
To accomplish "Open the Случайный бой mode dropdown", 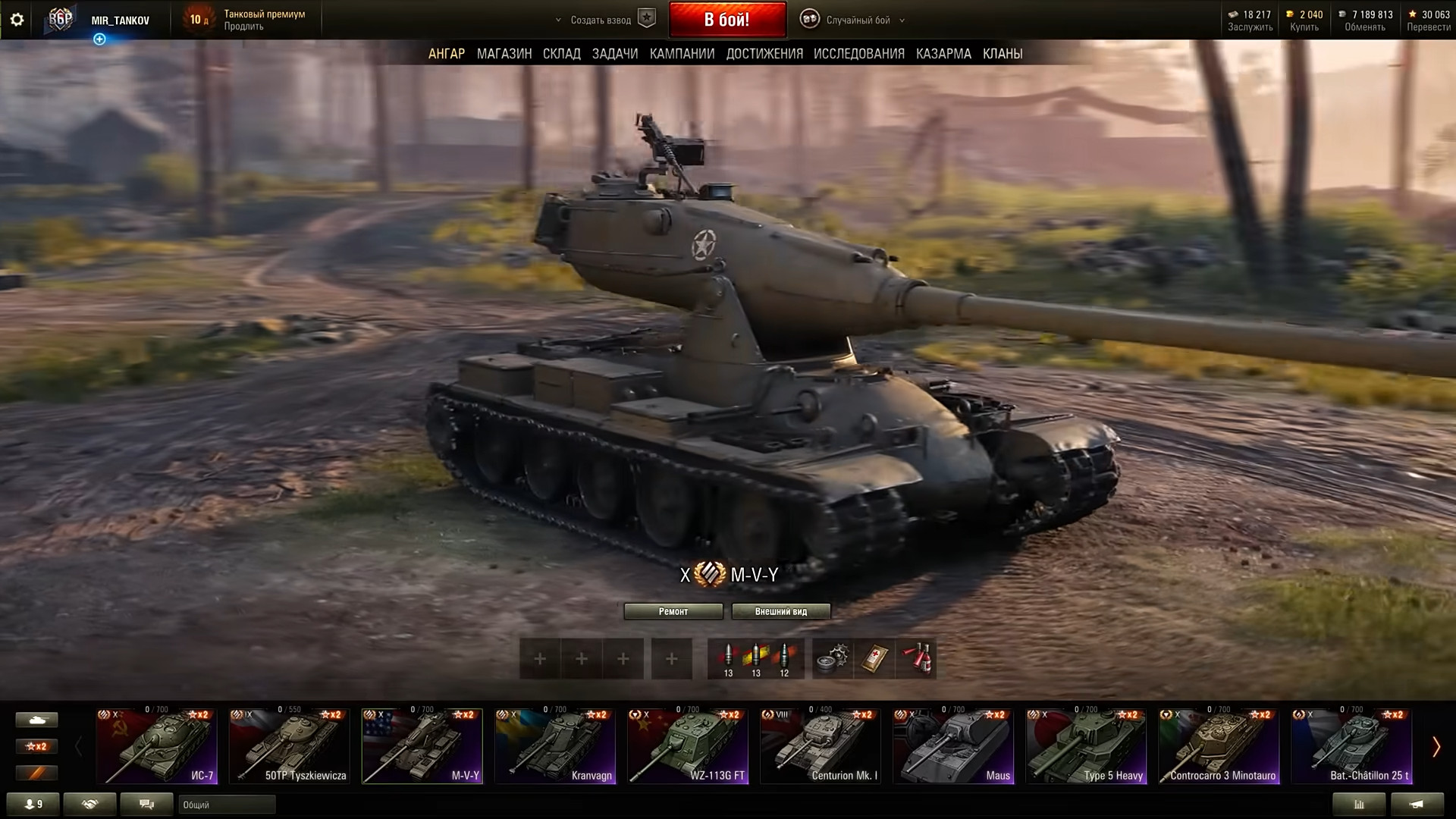I will pyautogui.click(x=857, y=20).
